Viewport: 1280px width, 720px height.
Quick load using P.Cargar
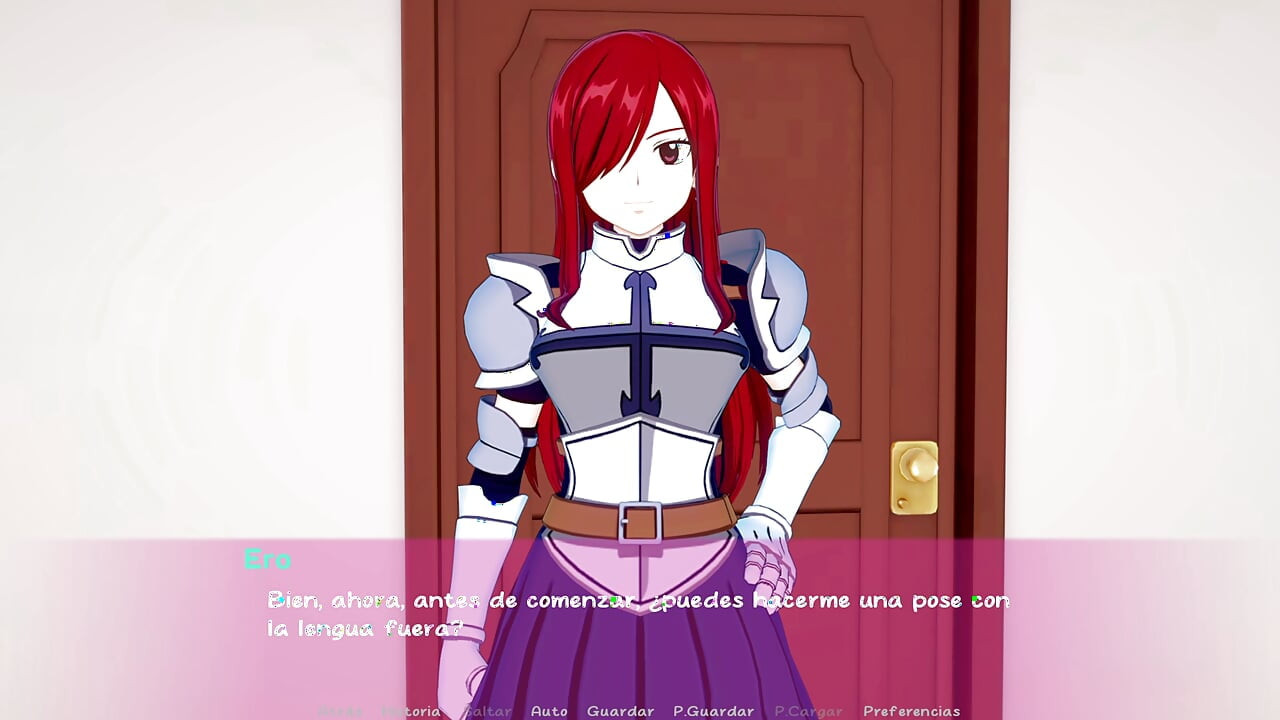pos(806,712)
